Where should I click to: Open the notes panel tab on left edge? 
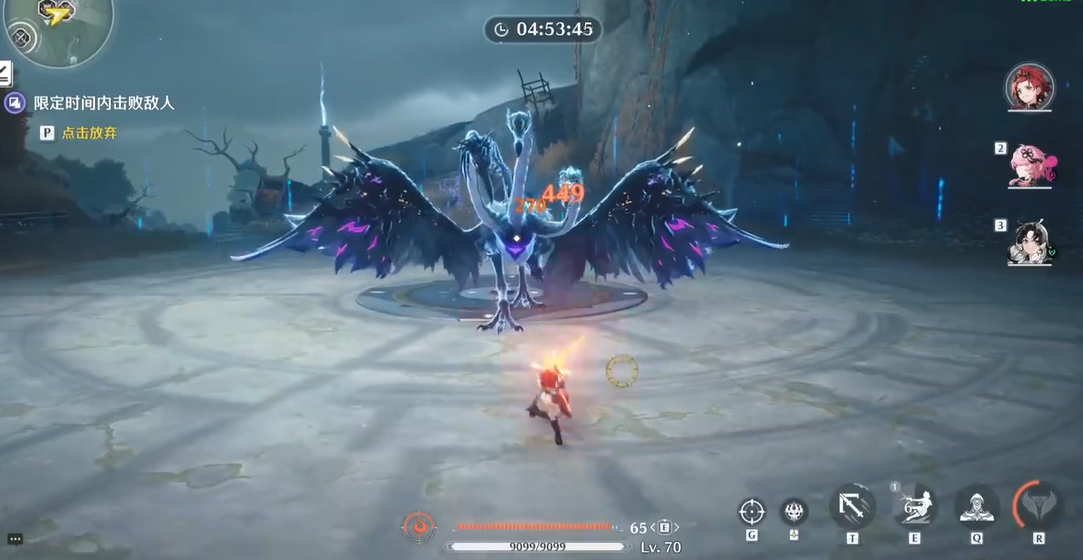tap(5, 73)
